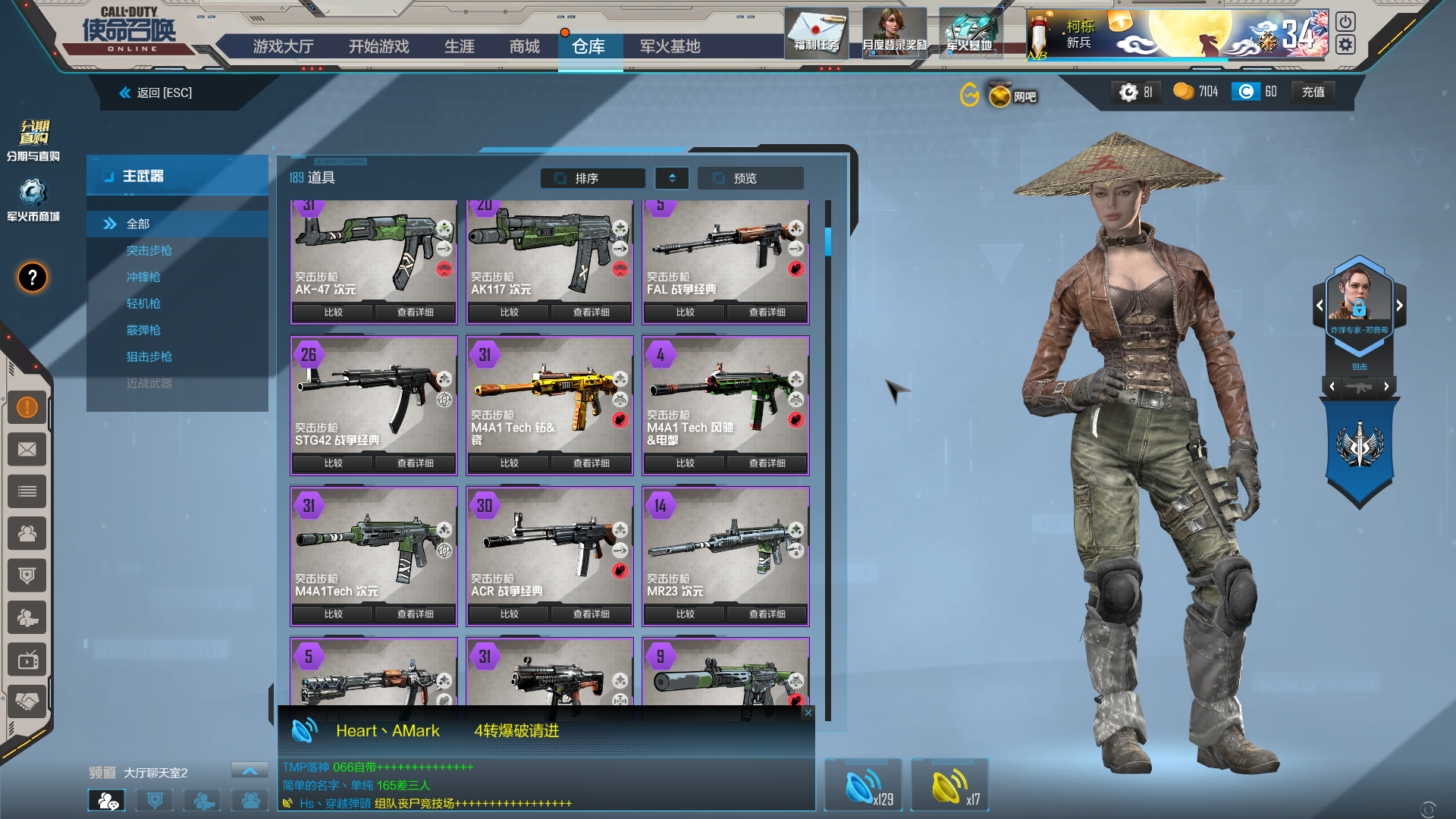Open the 游戏大厅 lobby tab
Viewport: 1456px width, 819px height.
pyautogui.click(x=283, y=46)
